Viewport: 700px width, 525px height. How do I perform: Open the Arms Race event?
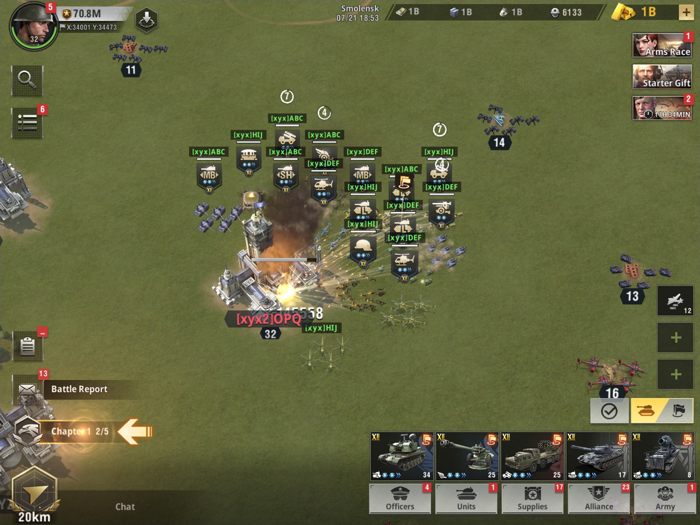(x=662, y=45)
